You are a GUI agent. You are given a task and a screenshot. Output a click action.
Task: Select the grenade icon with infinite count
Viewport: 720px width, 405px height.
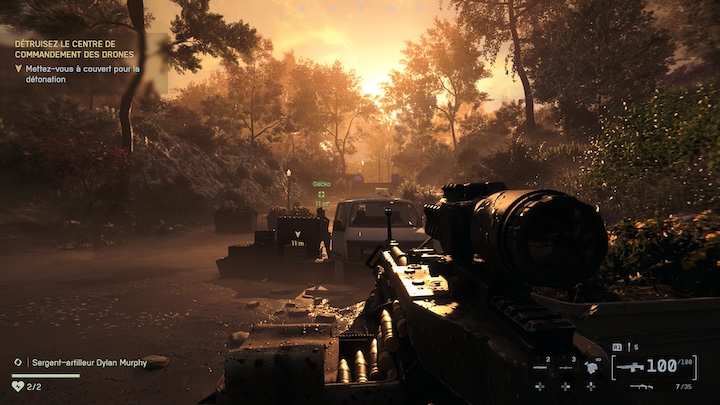[x=591, y=368]
